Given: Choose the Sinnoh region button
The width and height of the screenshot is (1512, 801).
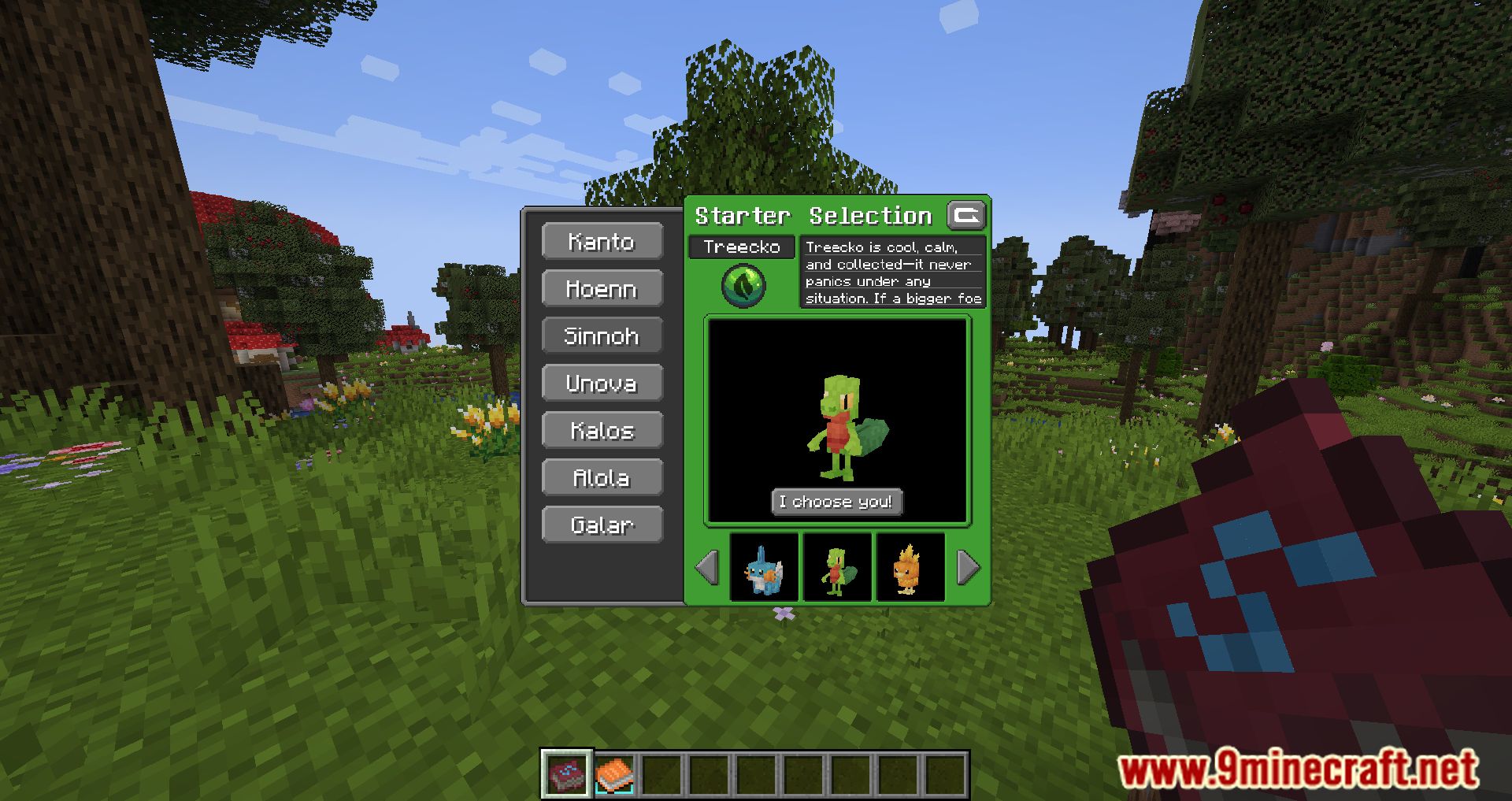Looking at the screenshot, I should [x=602, y=336].
